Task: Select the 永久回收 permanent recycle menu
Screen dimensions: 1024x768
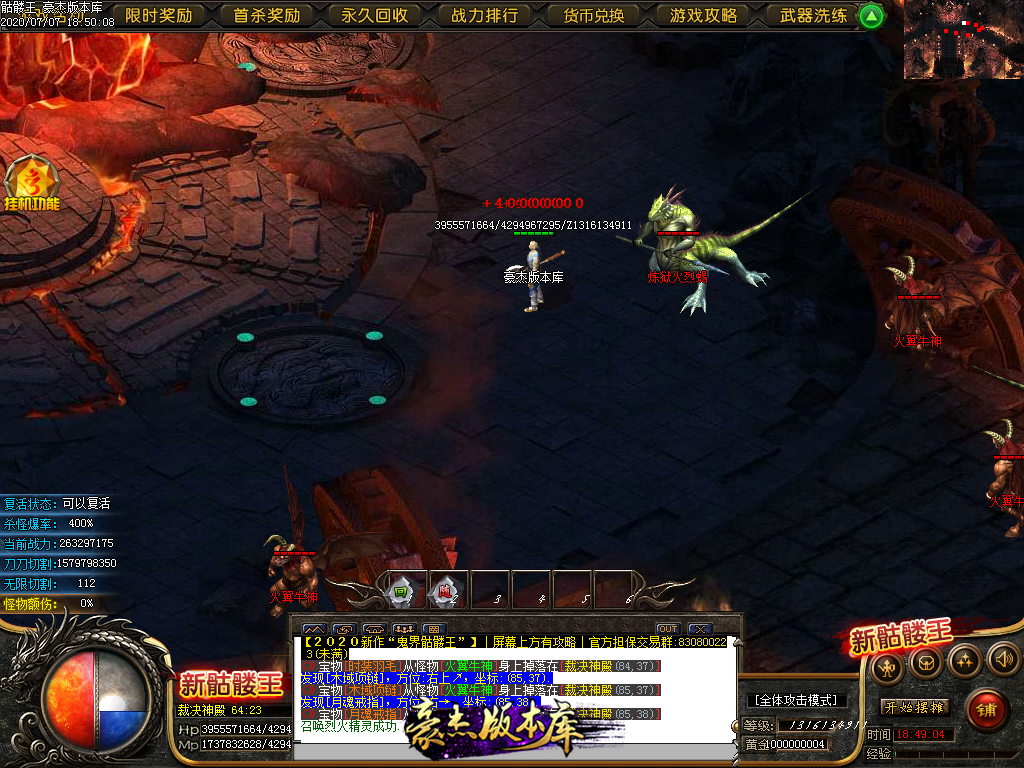Action: (x=375, y=15)
